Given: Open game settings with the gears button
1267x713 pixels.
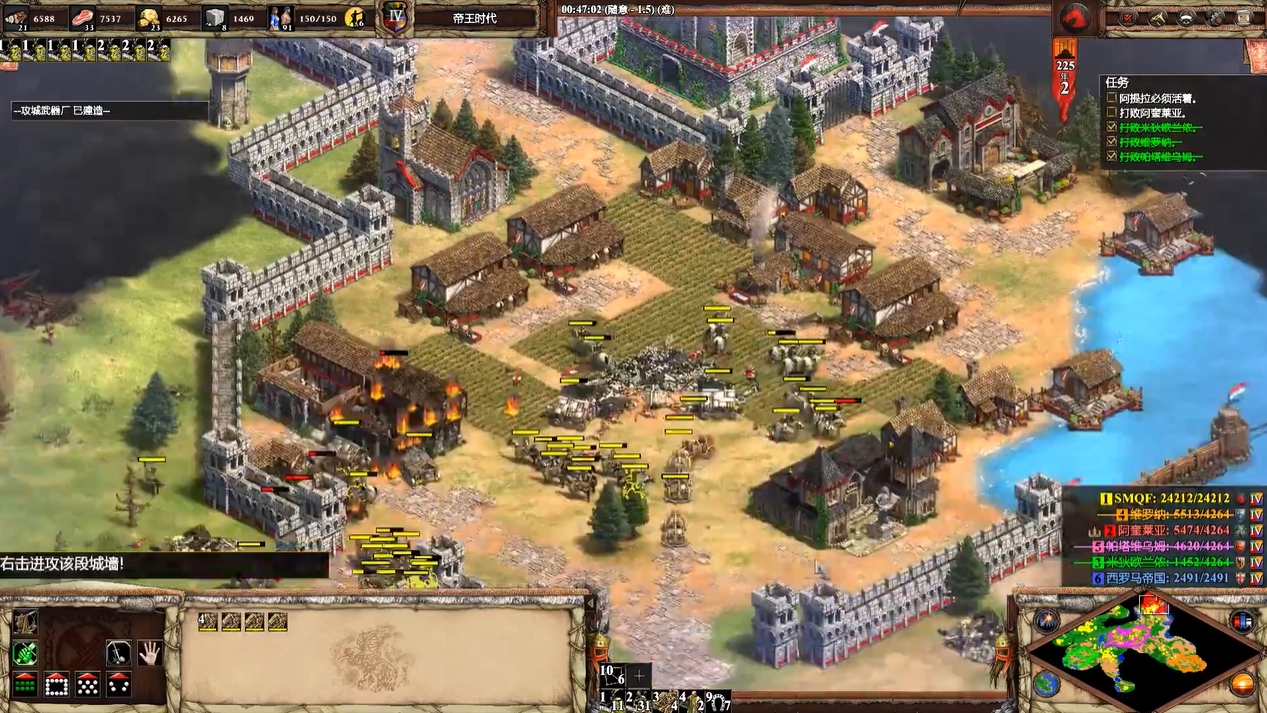Looking at the screenshot, I should (x=1216, y=17).
